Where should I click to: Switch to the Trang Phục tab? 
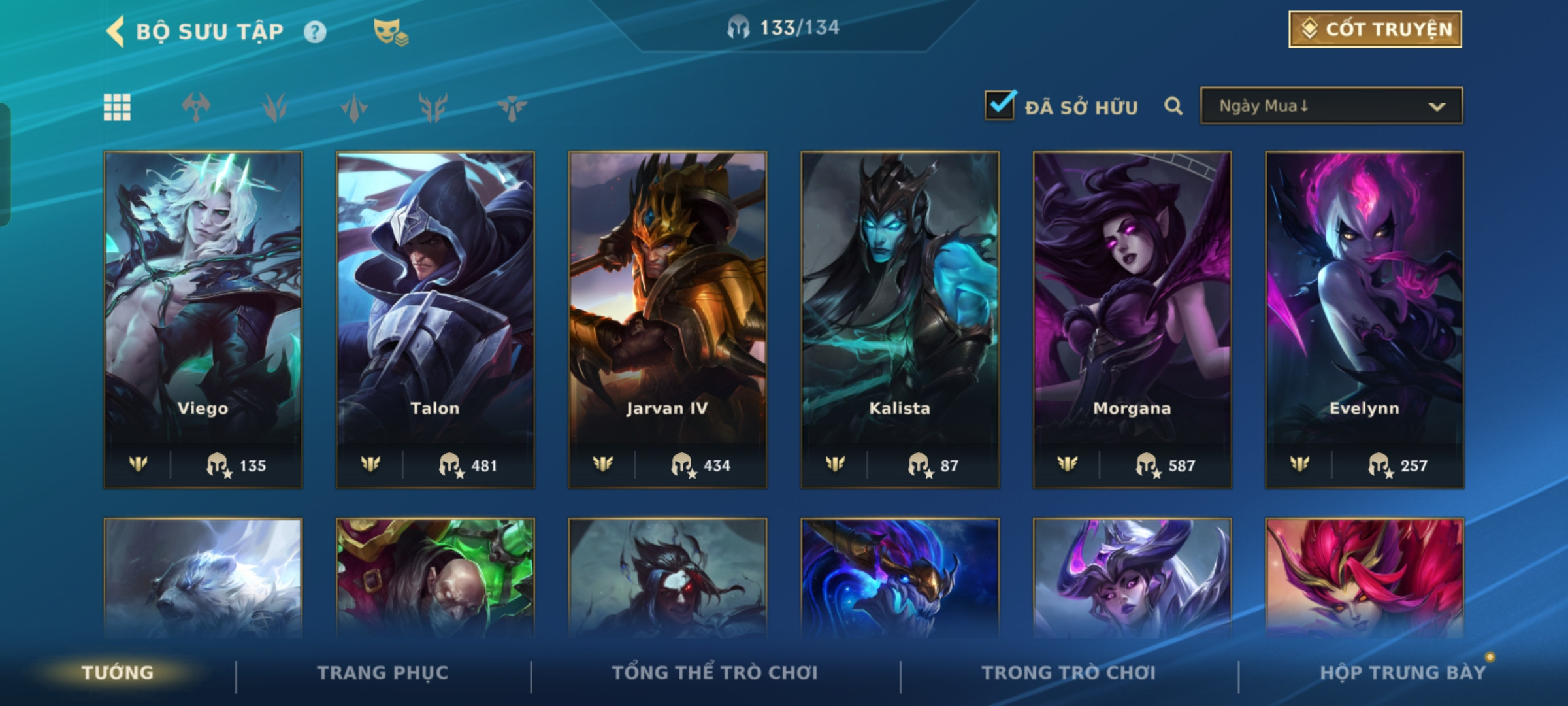(x=383, y=673)
